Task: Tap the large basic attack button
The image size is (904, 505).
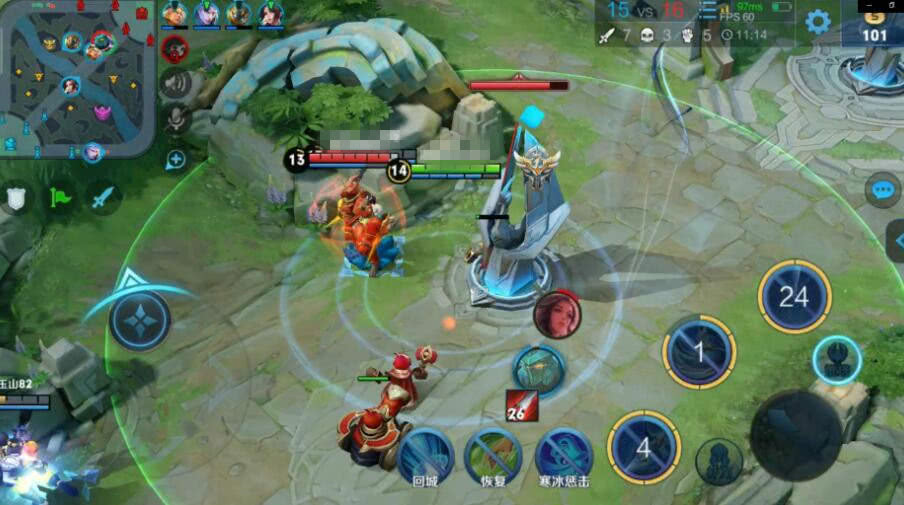Action: 795,436
